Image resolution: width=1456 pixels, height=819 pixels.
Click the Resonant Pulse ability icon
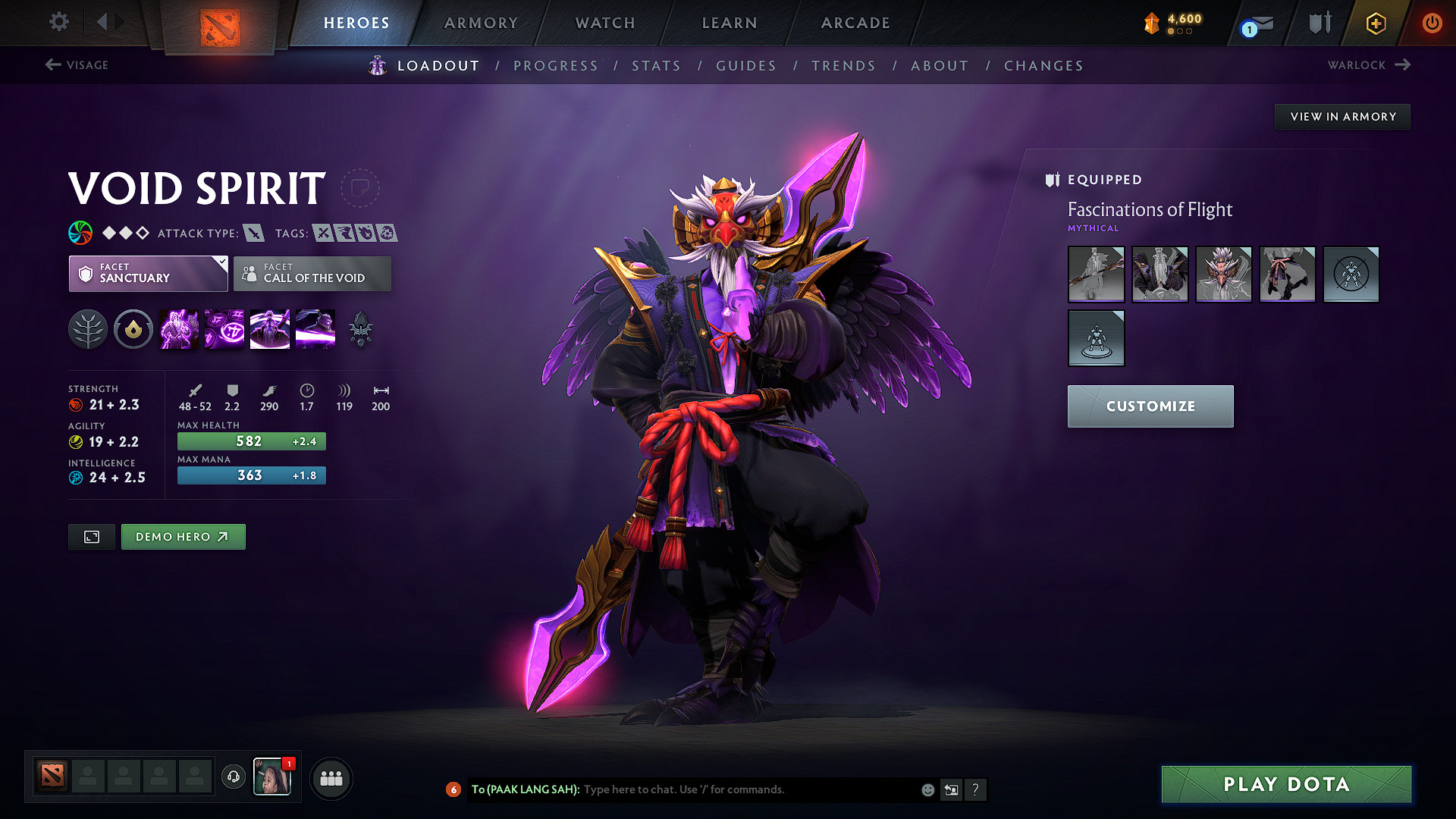[x=269, y=329]
